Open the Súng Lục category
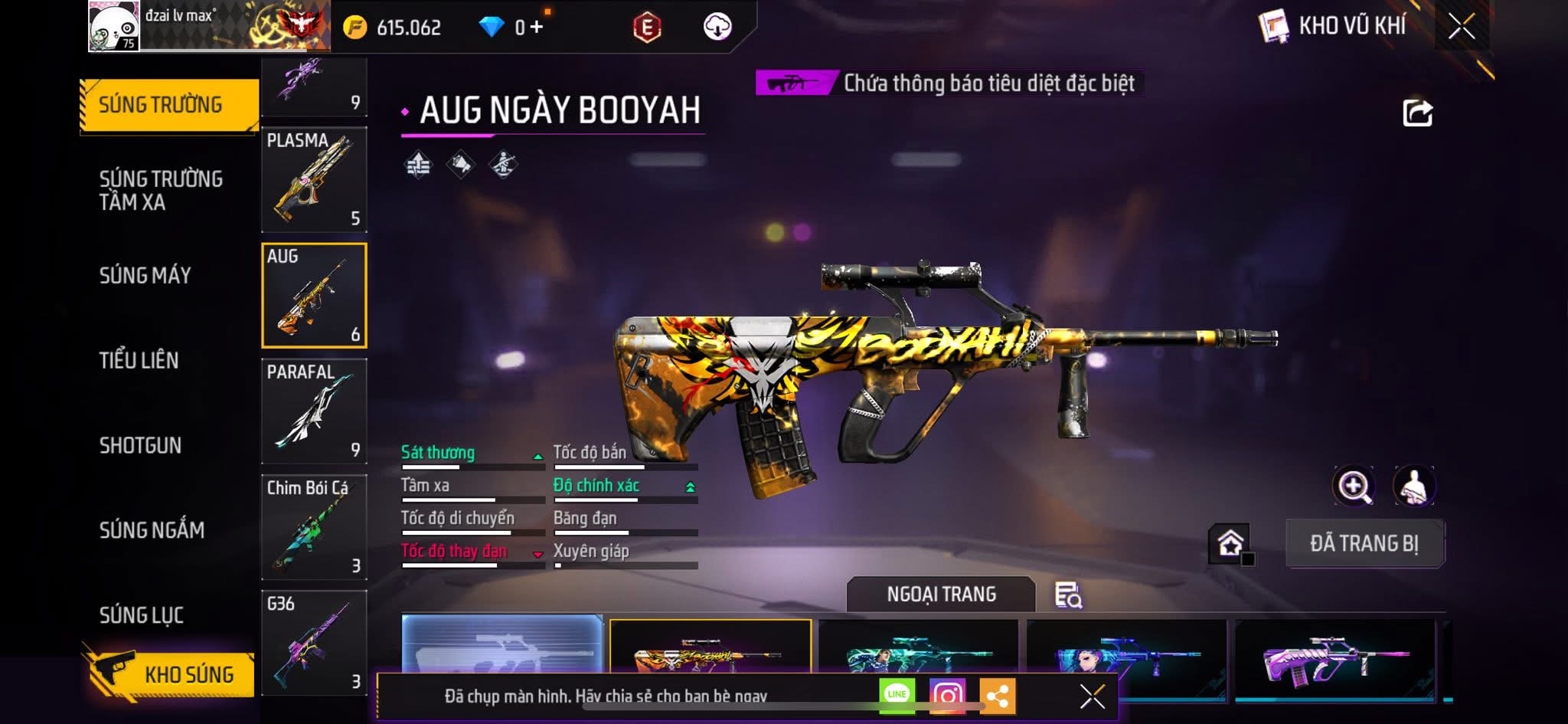This screenshot has height=724, width=1568. (142, 614)
